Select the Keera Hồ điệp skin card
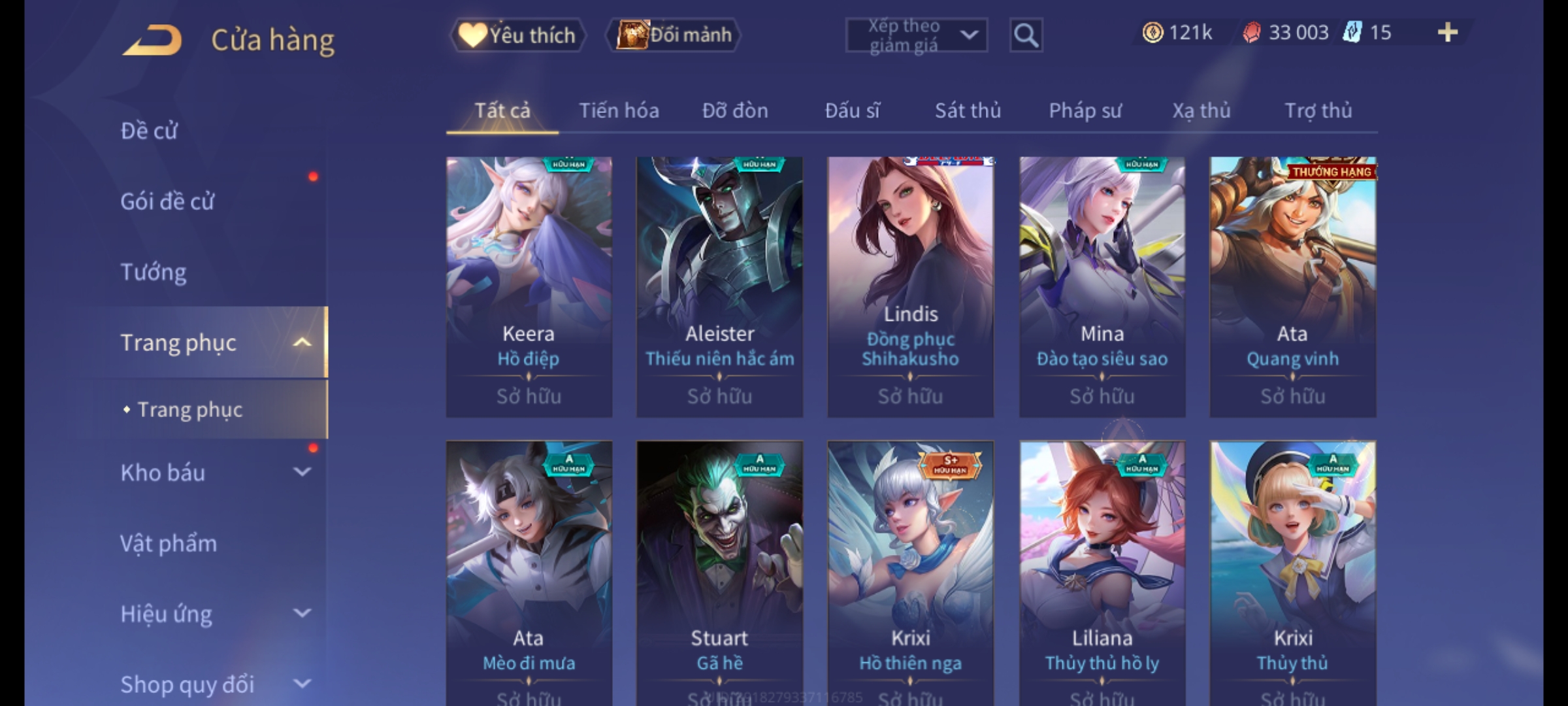Image resolution: width=1568 pixels, height=706 pixels. [x=529, y=286]
